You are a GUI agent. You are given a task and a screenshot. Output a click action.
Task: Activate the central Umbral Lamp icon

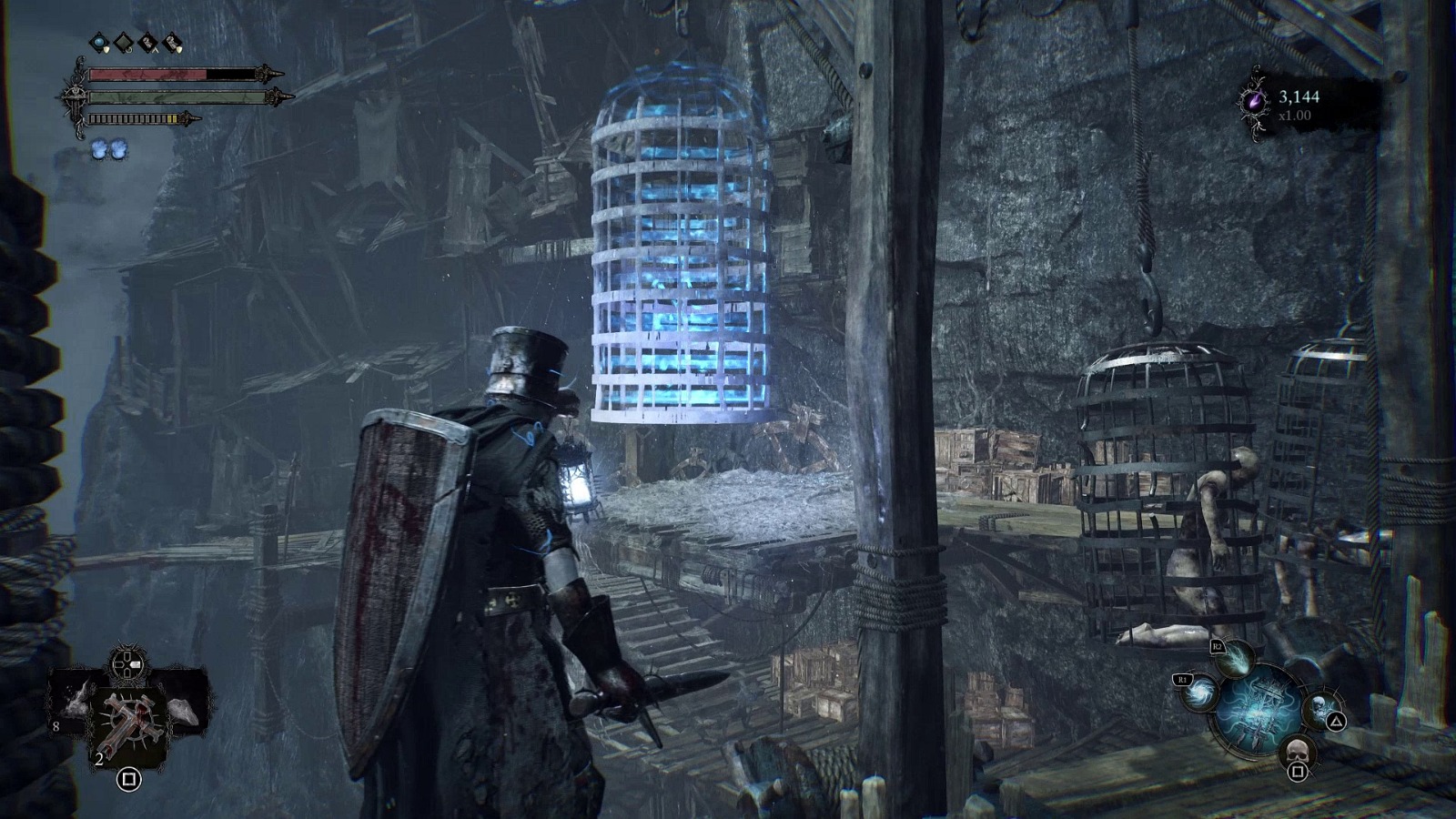(1260, 711)
